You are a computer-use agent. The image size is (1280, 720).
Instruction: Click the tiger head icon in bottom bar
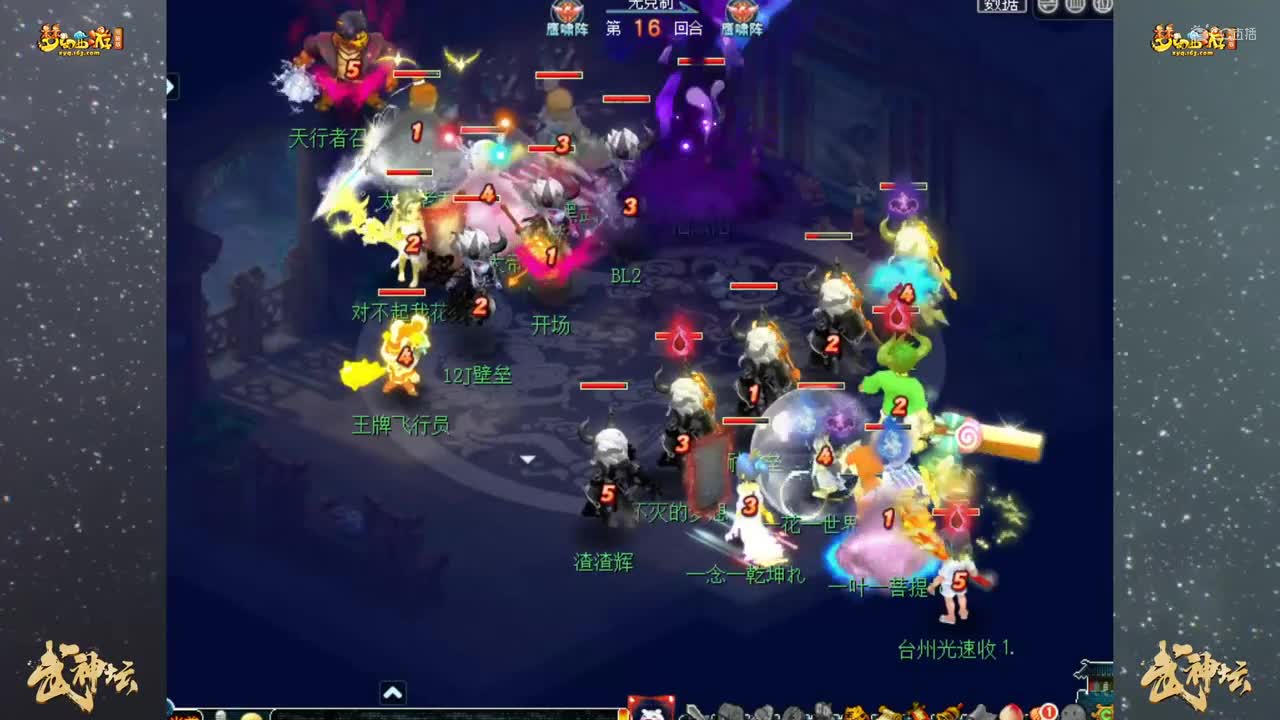click(x=855, y=712)
